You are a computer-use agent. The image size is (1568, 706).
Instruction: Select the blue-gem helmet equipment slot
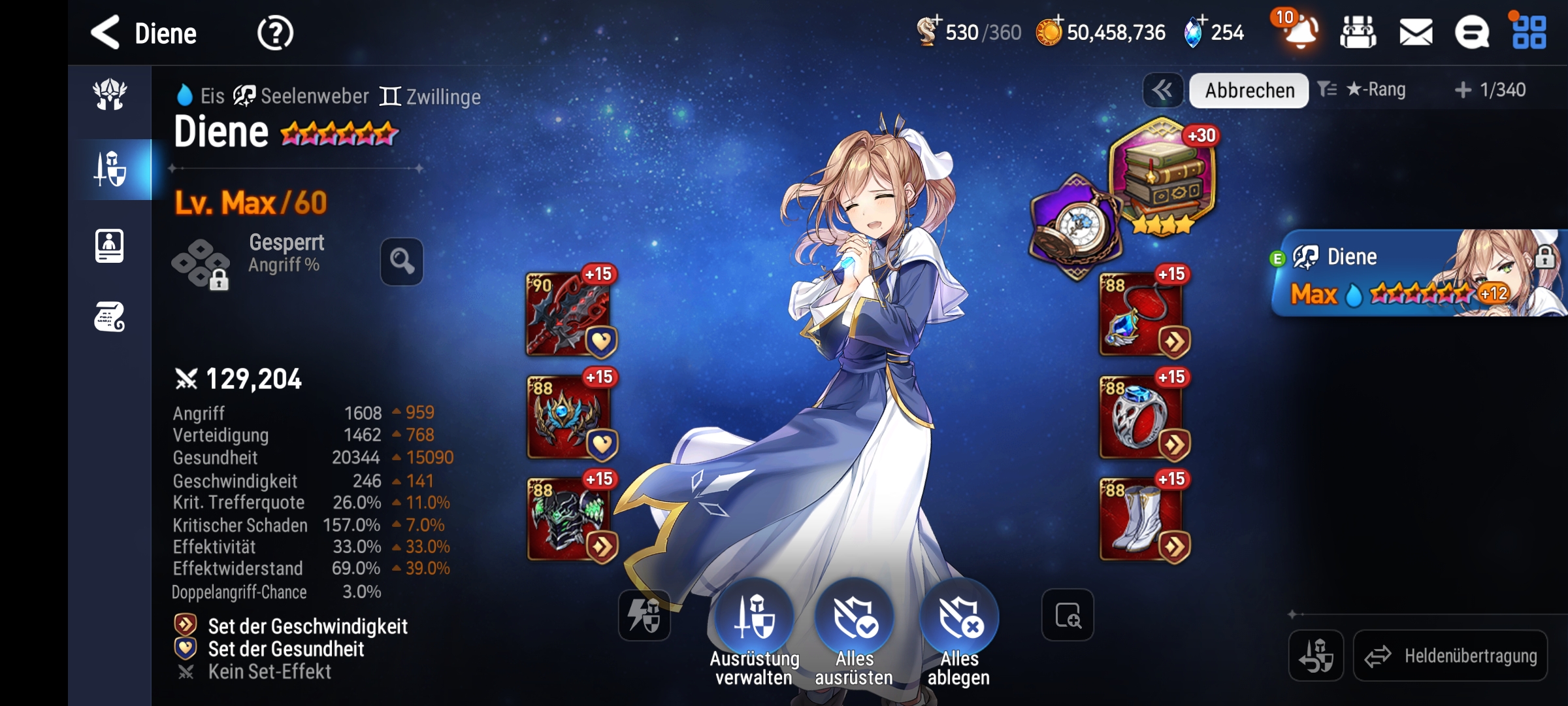(x=568, y=418)
